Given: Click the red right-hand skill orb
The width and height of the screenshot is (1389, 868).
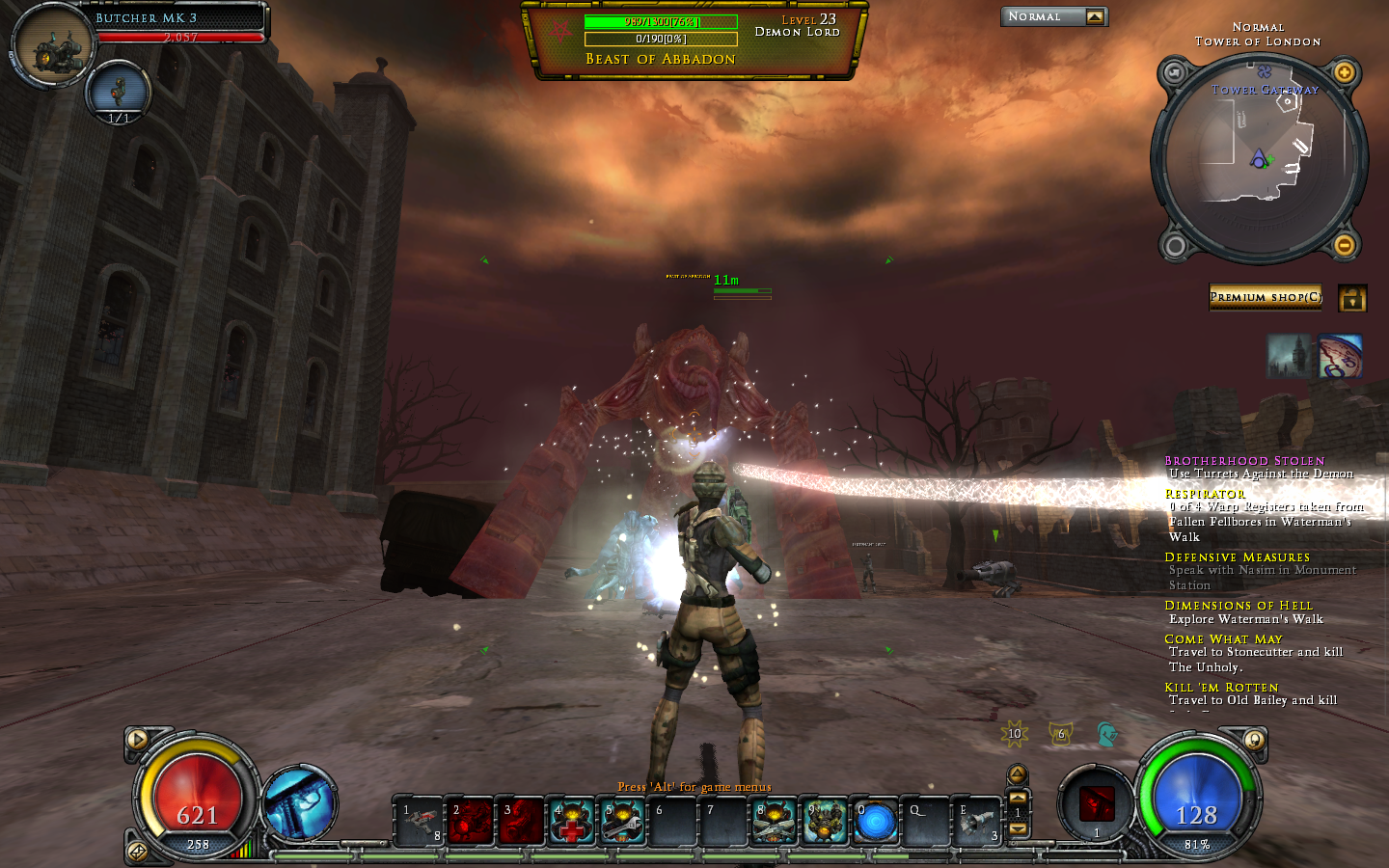Looking at the screenshot, I should click(1096, 803).
